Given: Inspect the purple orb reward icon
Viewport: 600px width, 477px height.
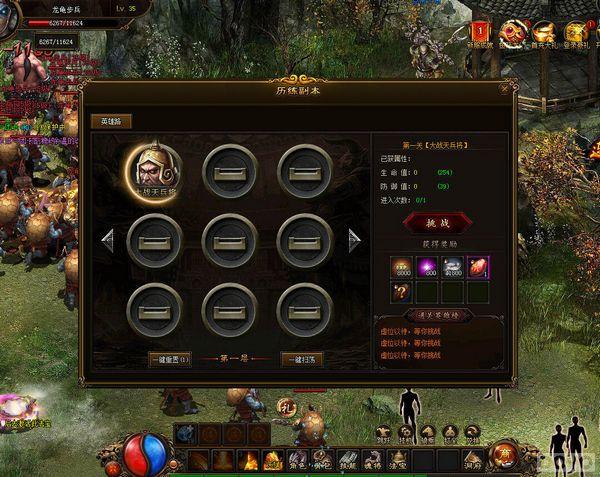Looking at the screenshot, I should tap(426, 267).
